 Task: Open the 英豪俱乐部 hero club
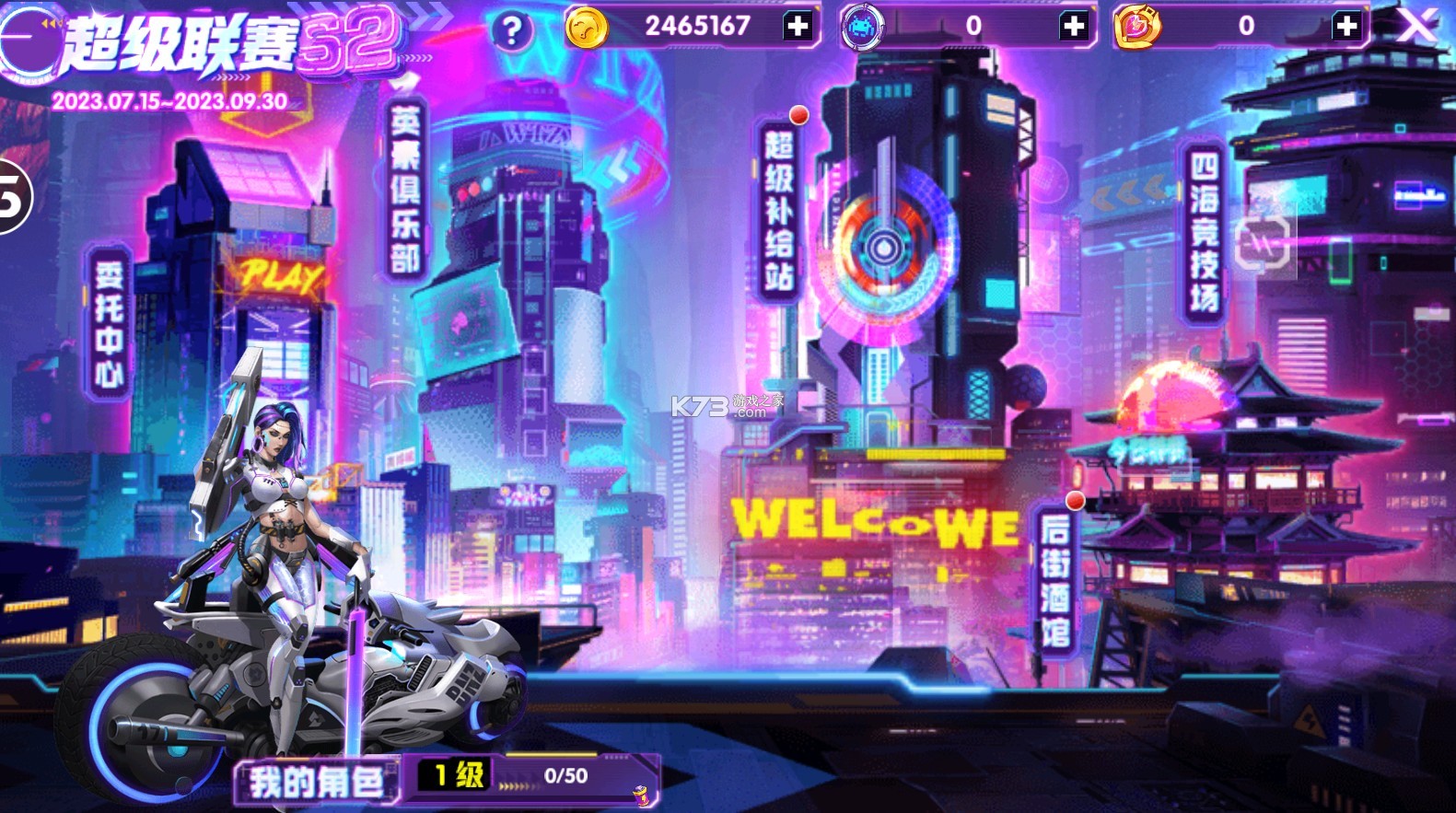click(x=405, y=189)
